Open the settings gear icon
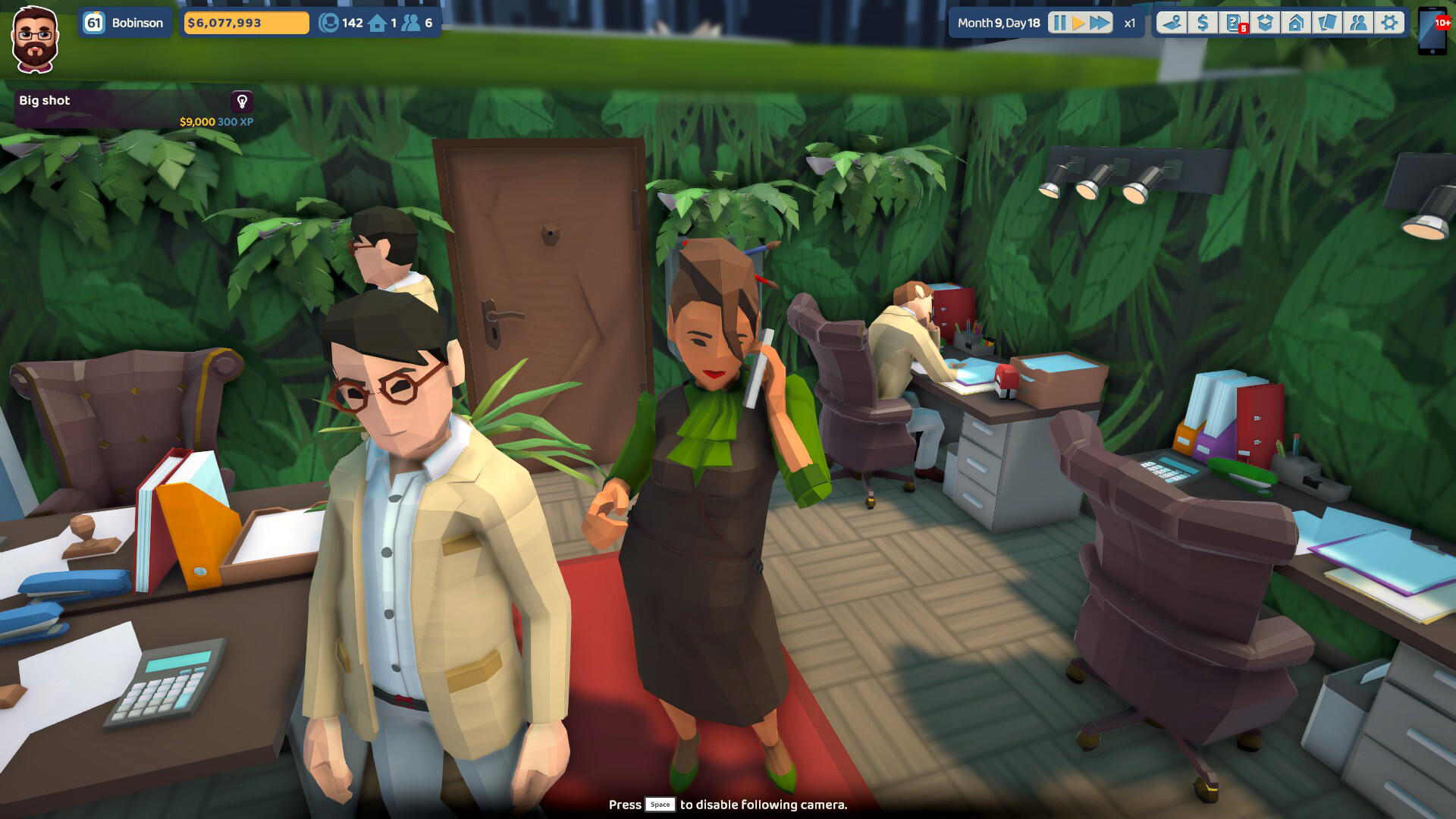 (x=1389, y=23)
